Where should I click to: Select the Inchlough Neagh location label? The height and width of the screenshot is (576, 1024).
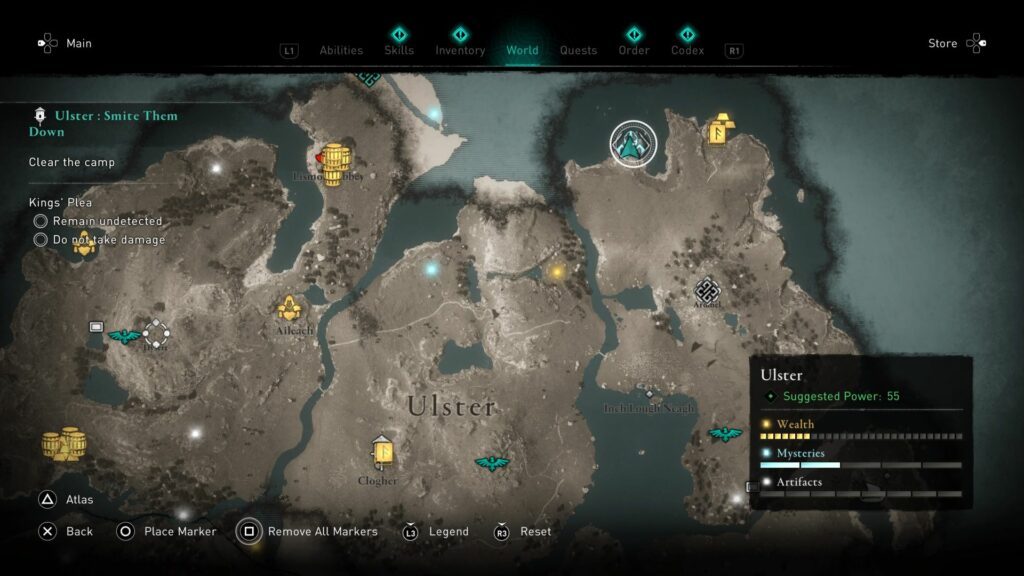pyautogui.click(x=648, y=407)
